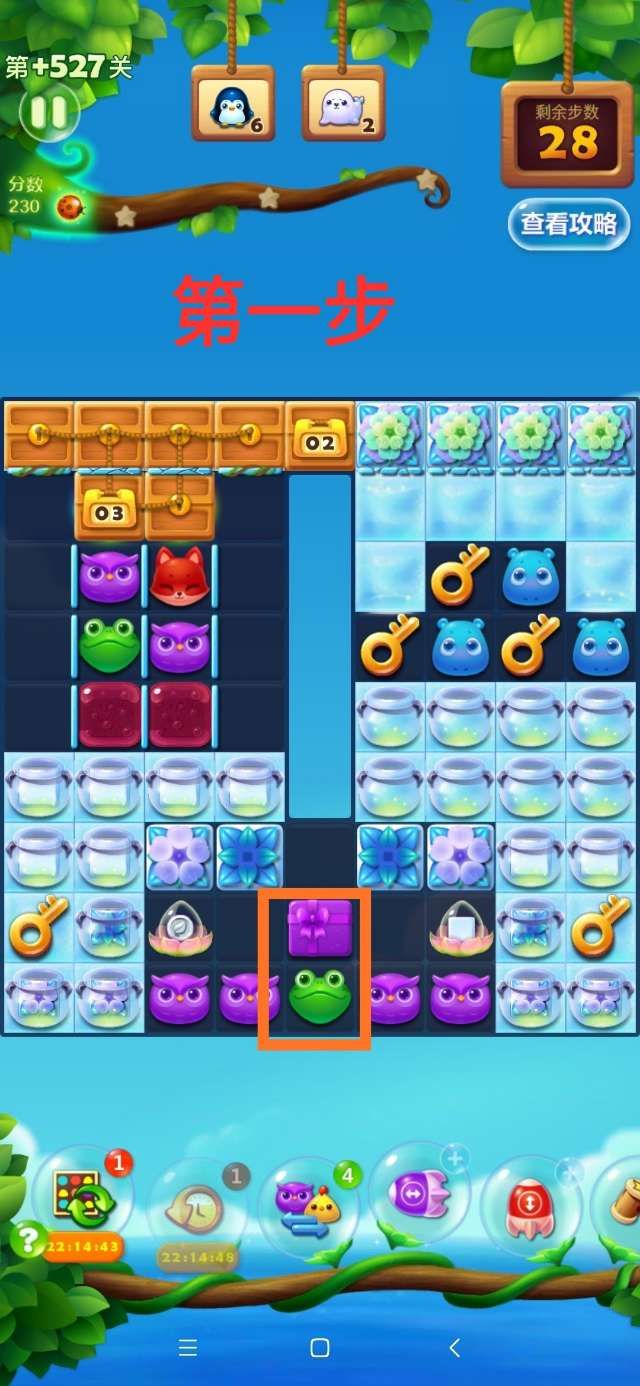Choose the purple horizontal rocket booster
This screenshot has height=1386, width=640.
click(x=420, y=1193)
